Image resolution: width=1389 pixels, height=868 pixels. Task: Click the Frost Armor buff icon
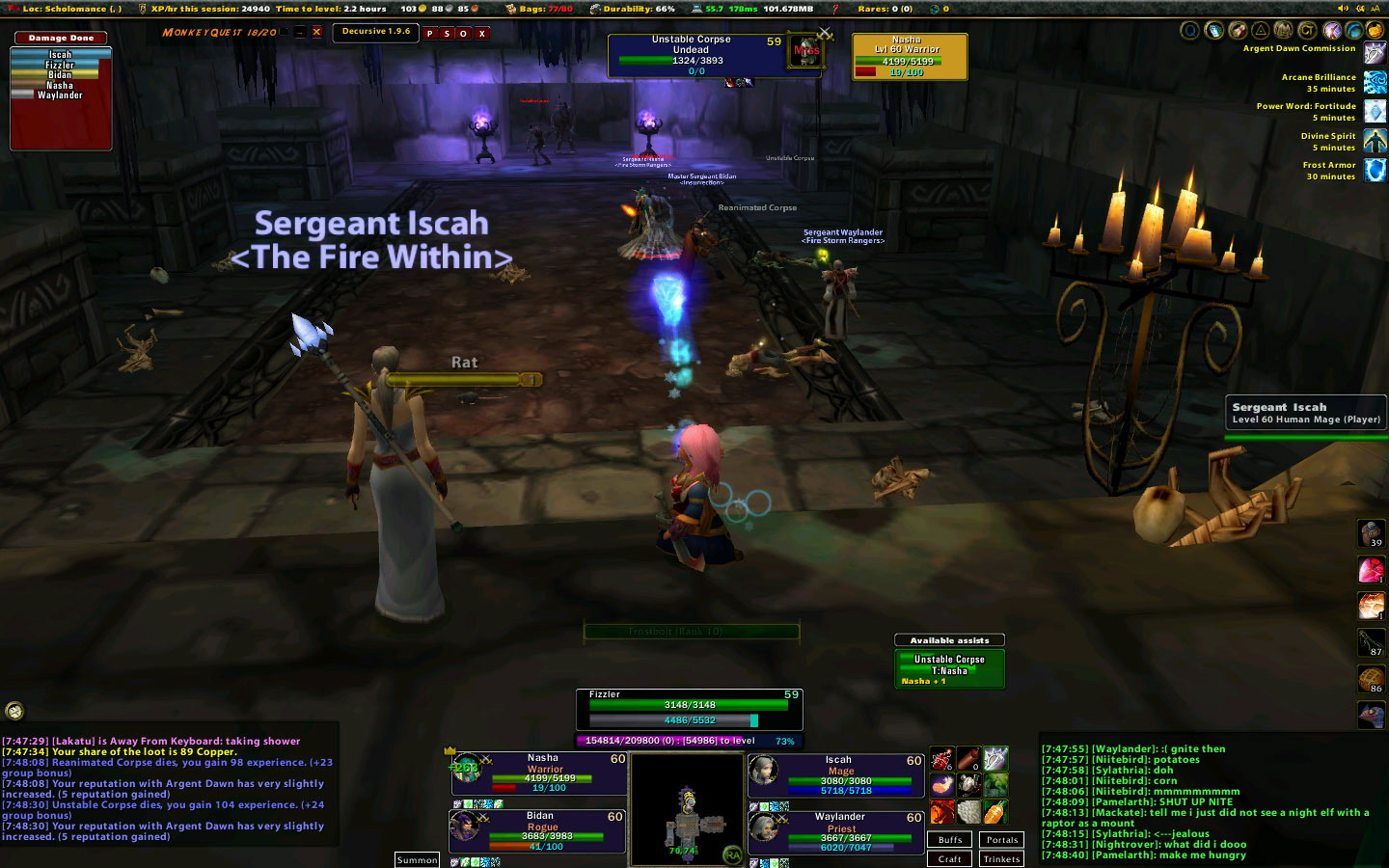tap(1375, 171)
